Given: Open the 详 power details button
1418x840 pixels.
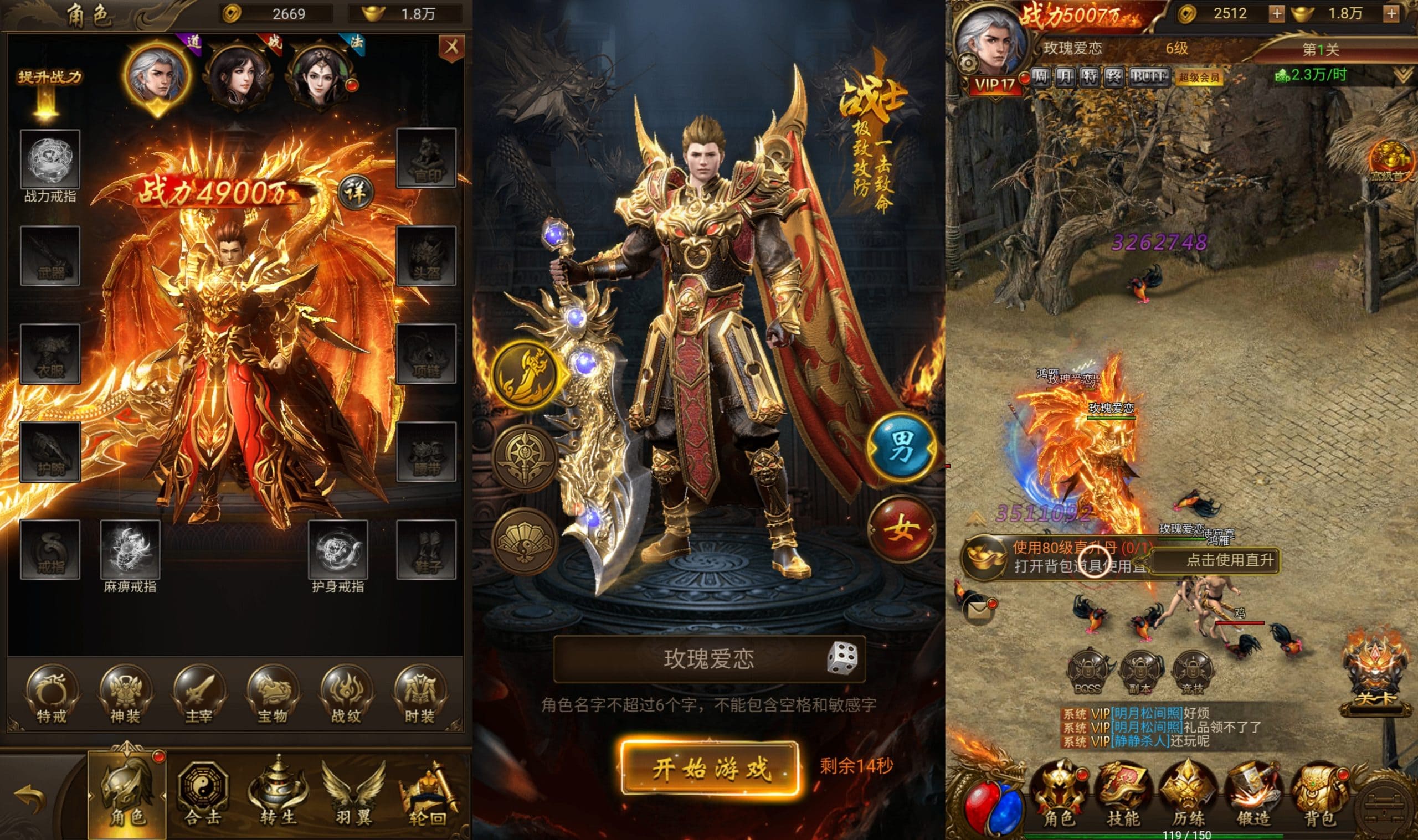Looking at the screenshot, I should pos(356,193).
